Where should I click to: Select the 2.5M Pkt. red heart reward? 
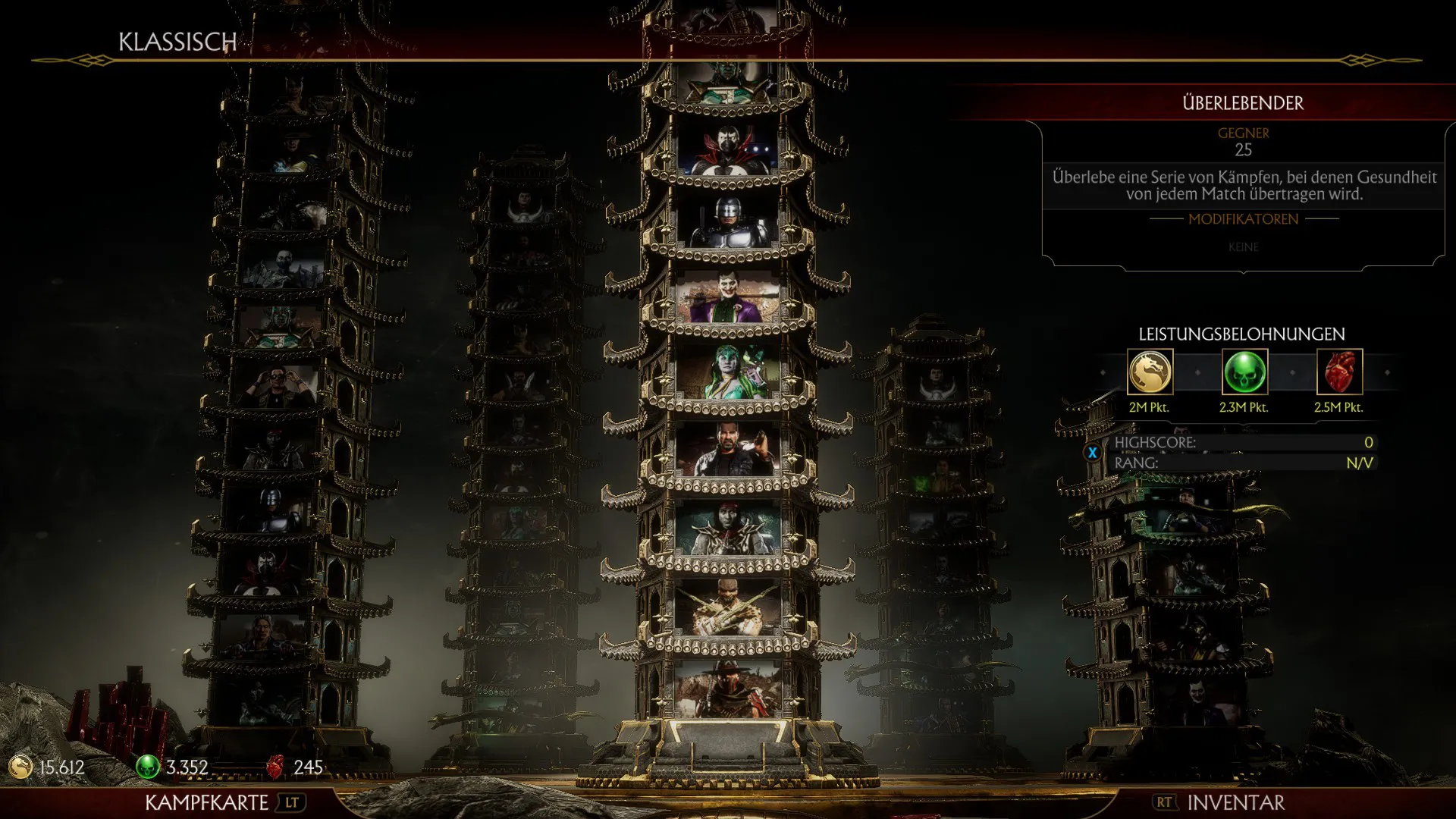click(x=1339, y=372)
